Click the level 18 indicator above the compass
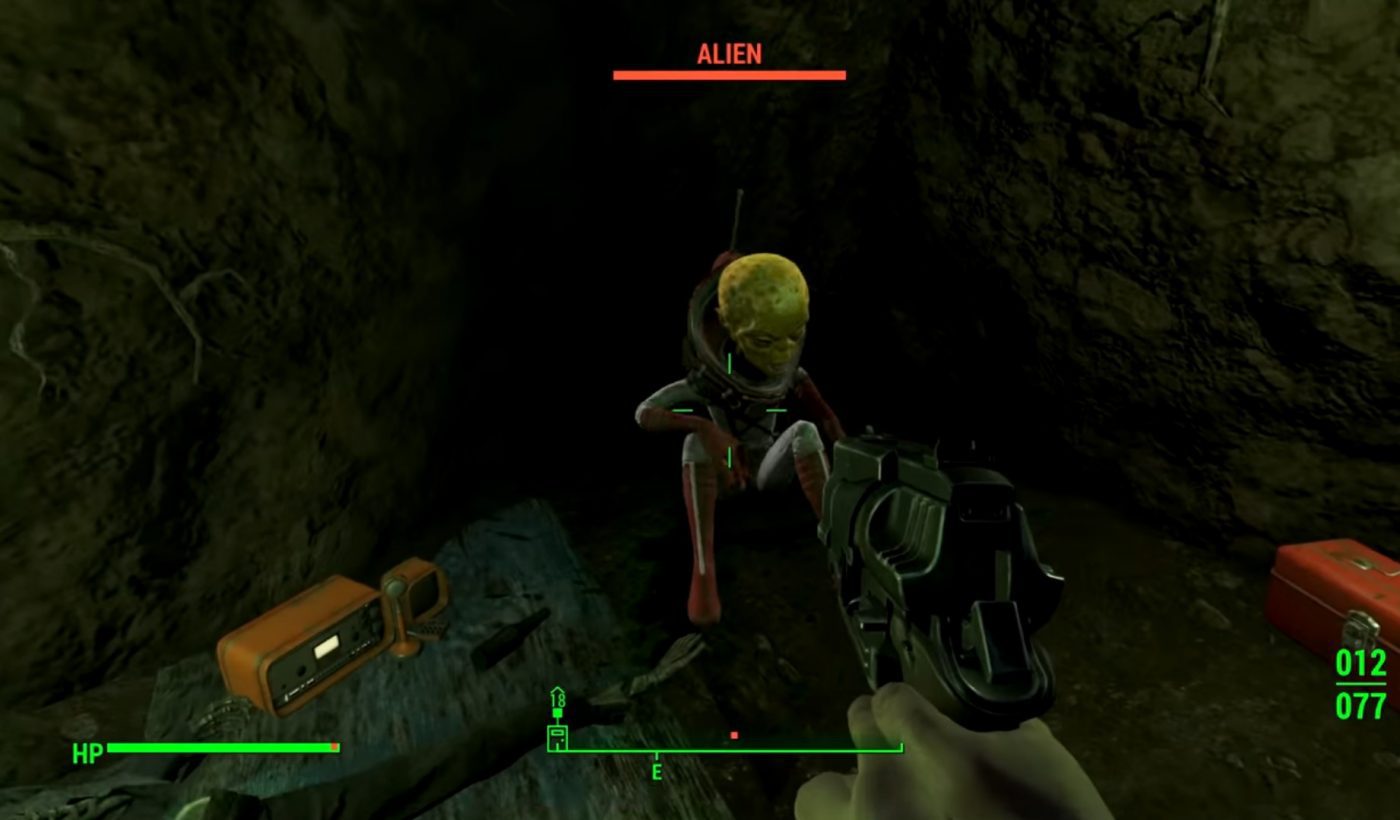Image resolution: width=1400 pixels, height=820 pixels. (x=558, y=701)
